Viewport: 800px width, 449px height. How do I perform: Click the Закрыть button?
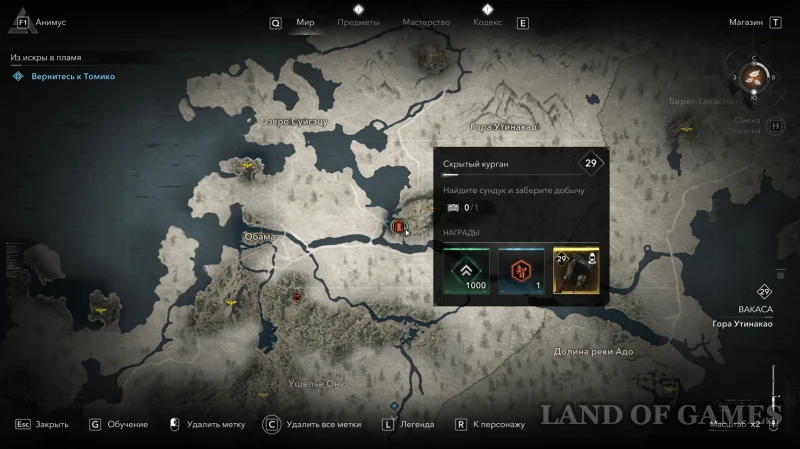click(x=51, y=424)
